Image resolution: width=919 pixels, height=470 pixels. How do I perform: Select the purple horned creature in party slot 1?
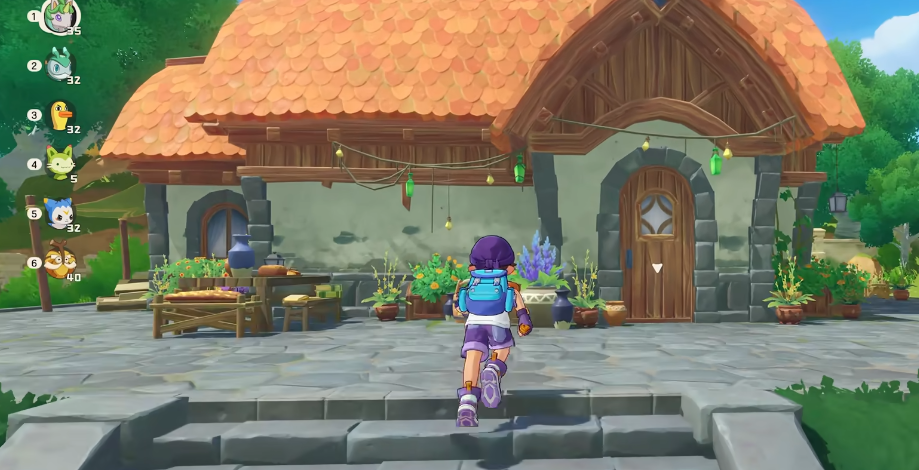pos(59,16)
